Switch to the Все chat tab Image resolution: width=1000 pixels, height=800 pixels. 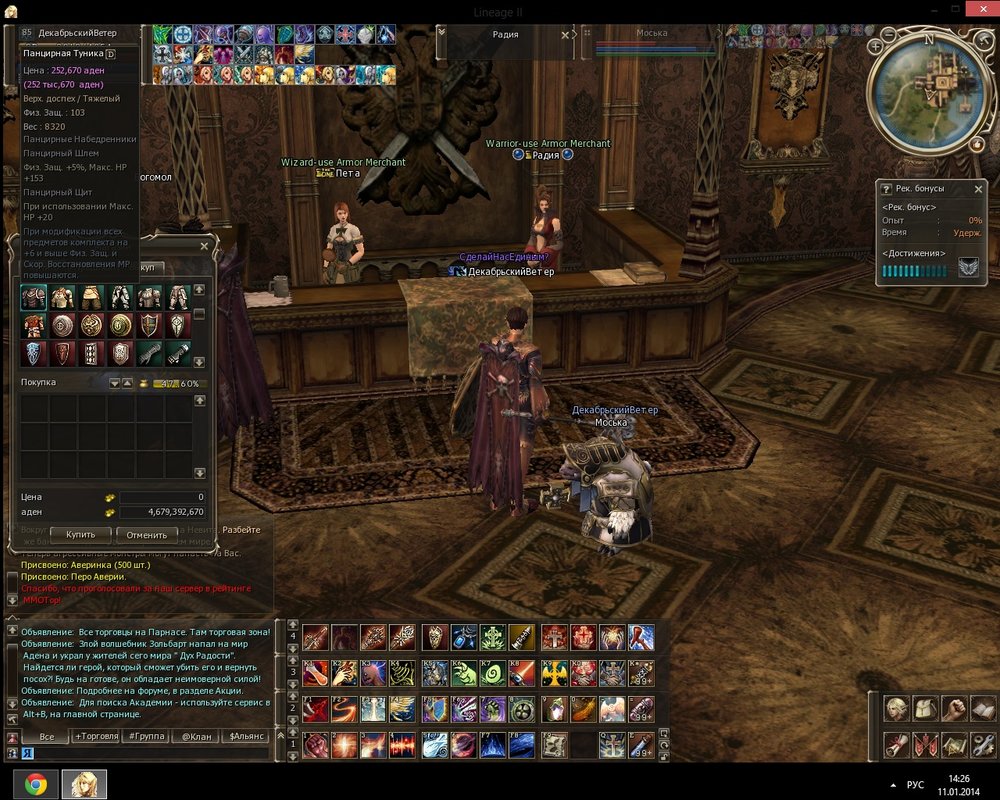click(46, 736)
